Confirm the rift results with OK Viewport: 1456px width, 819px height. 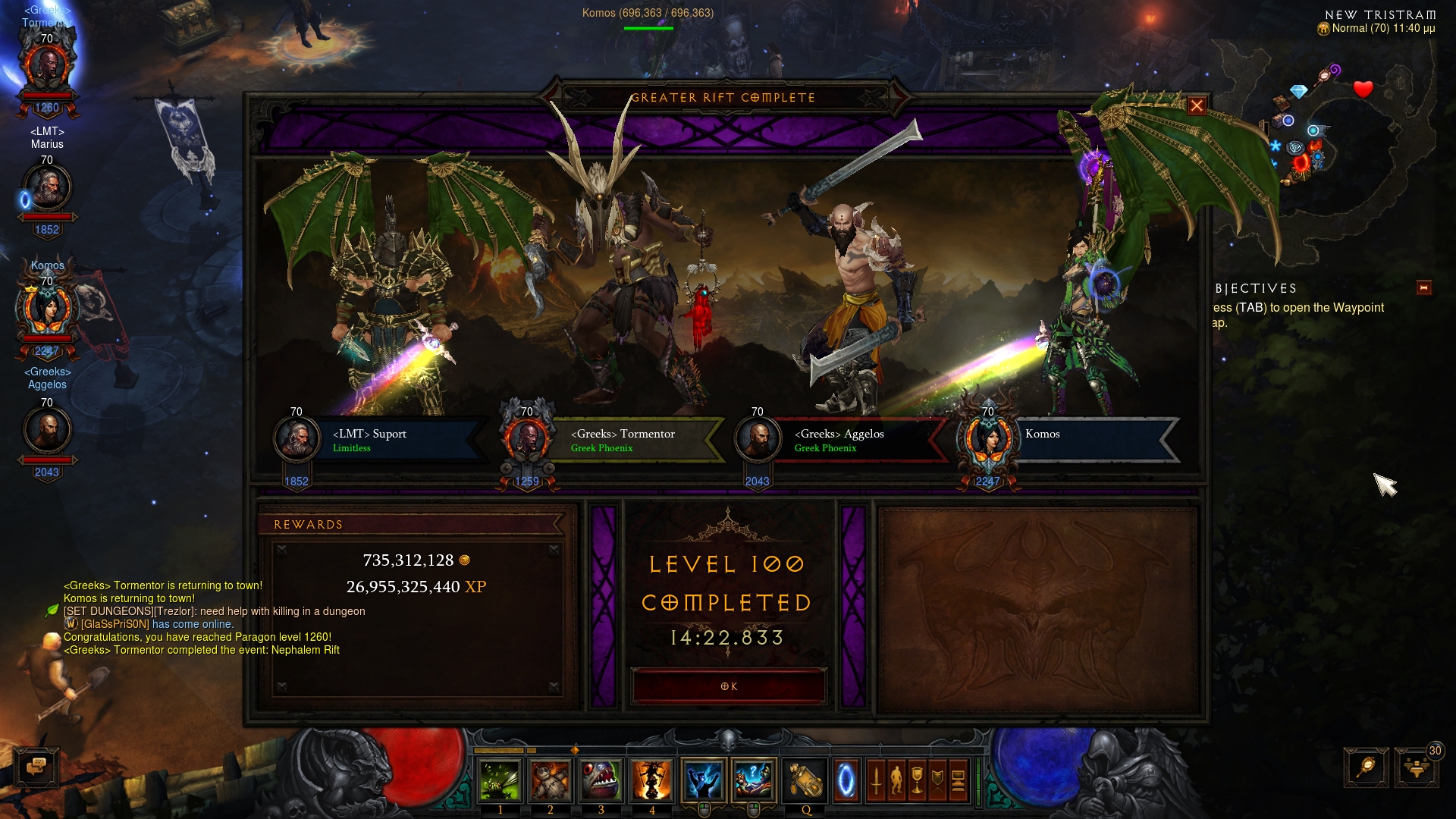[x=728, y=686]
